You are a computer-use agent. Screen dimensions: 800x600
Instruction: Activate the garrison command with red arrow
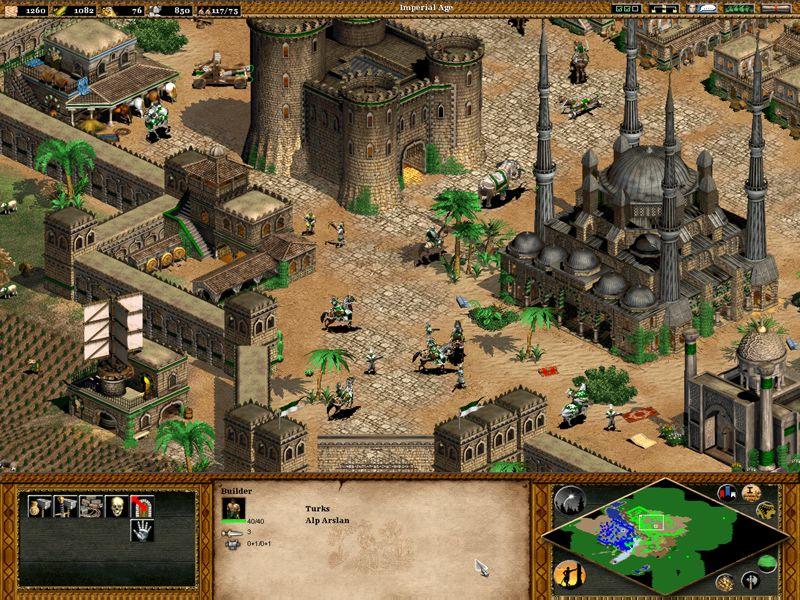click(x=142, y=505)
